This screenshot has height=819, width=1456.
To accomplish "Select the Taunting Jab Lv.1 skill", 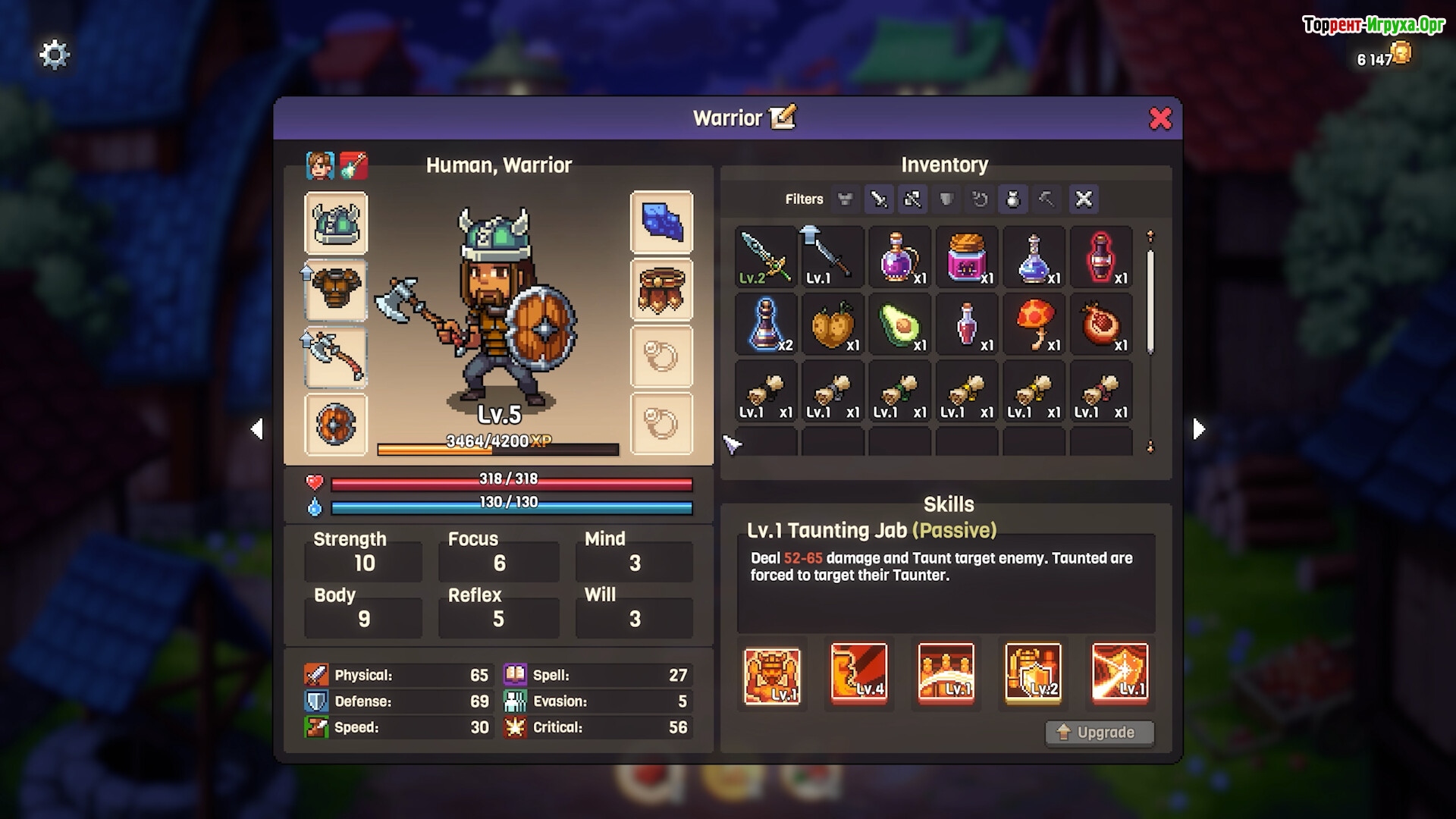I will (x=772, y=675).
